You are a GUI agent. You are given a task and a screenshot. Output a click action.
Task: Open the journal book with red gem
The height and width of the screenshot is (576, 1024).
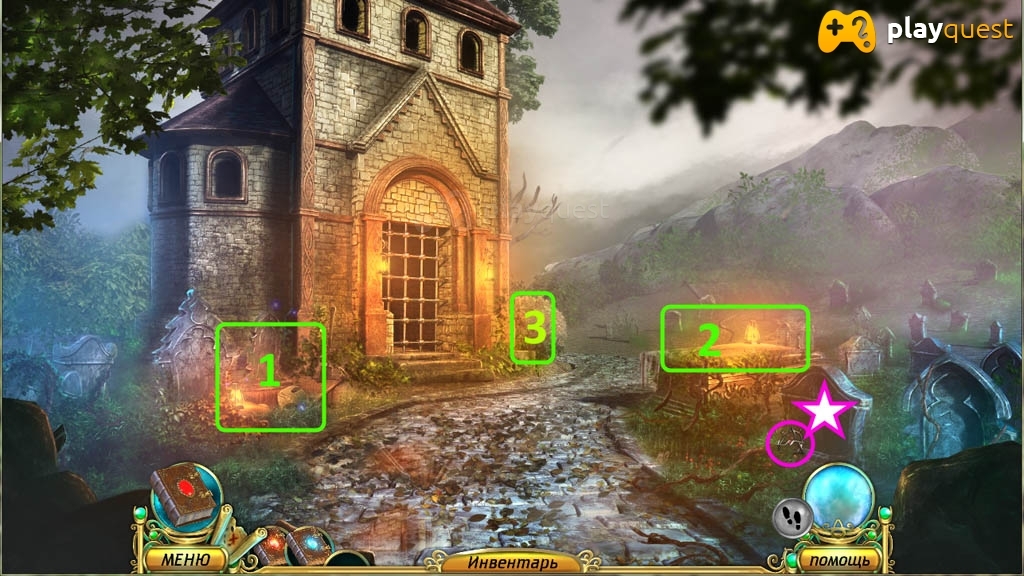point(183,497)
